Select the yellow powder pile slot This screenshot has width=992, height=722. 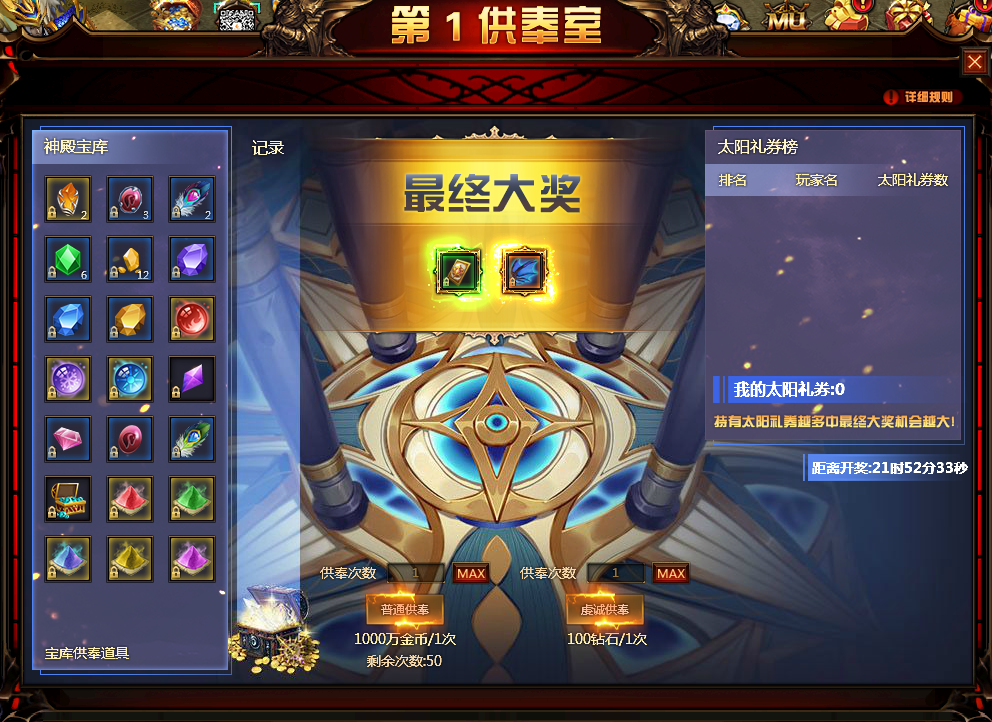(130, 559)
